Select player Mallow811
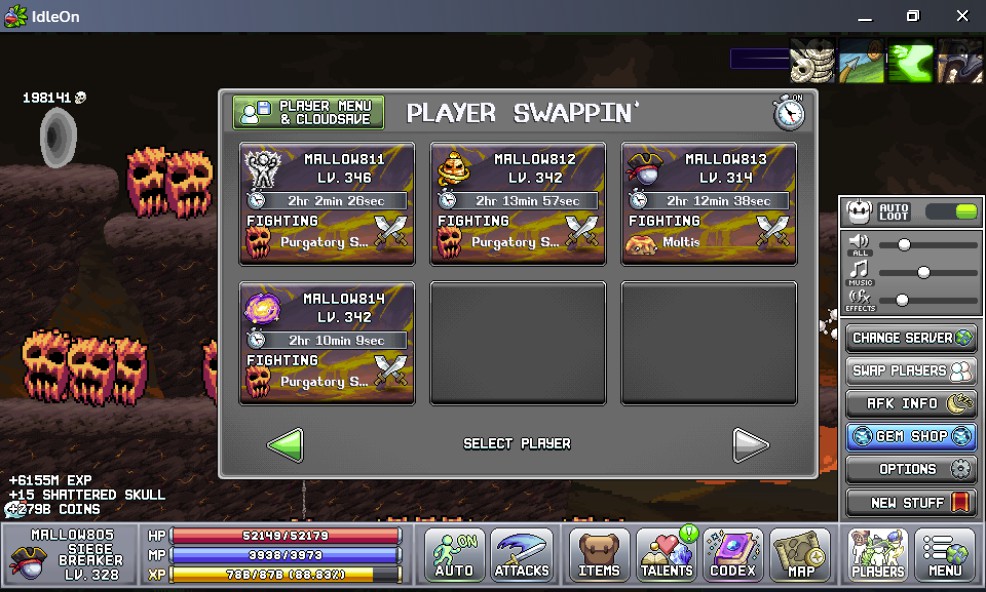986x592 pixels. tap(327, 203)
